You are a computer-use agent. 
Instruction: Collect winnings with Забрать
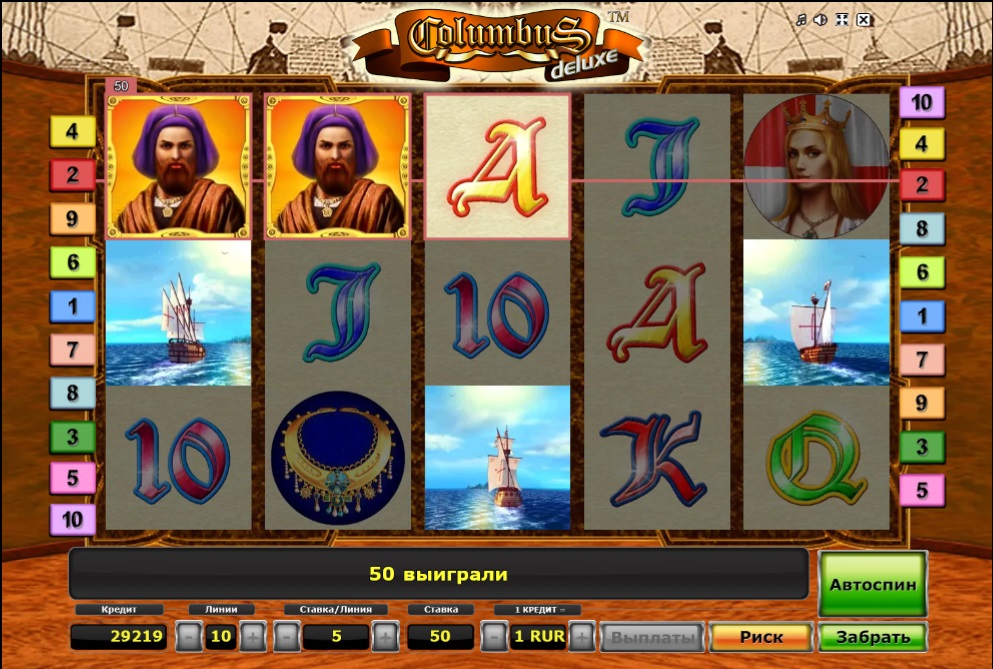872,636
